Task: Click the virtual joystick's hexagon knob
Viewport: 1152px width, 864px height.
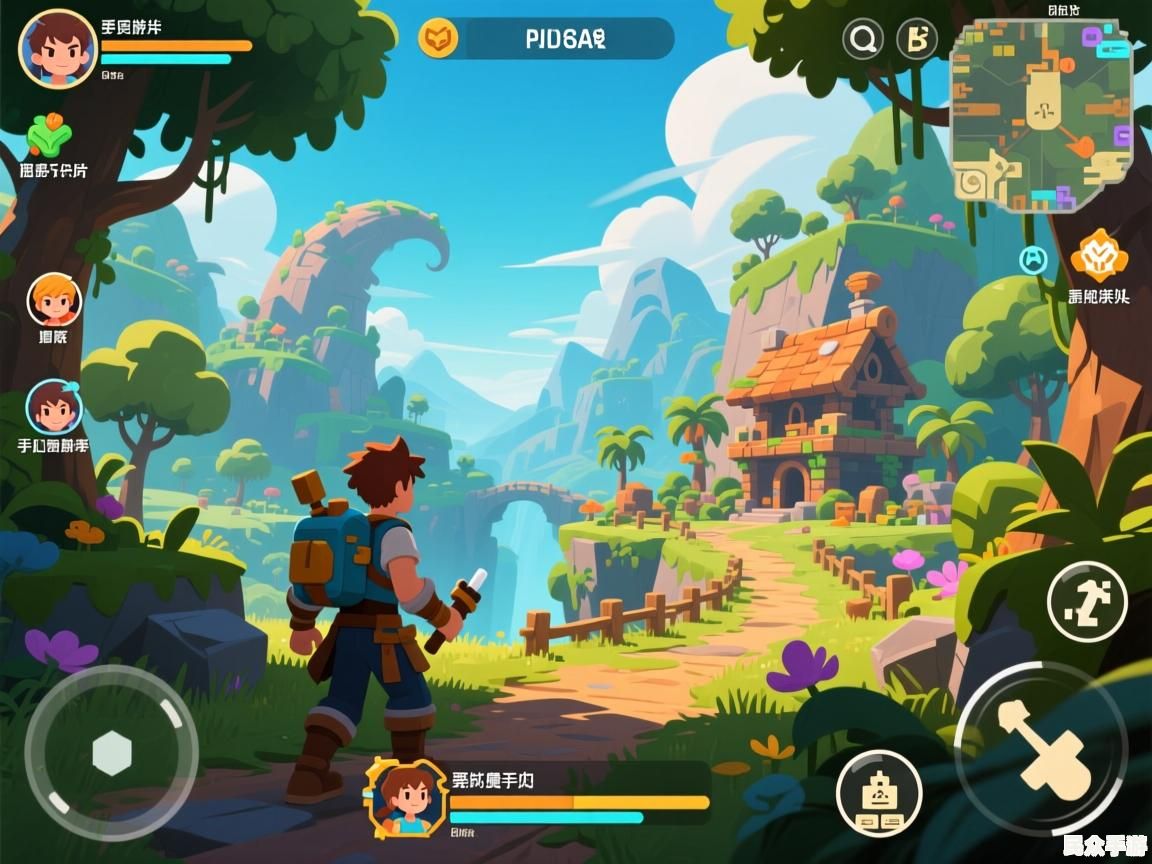Action: [112, 753]
